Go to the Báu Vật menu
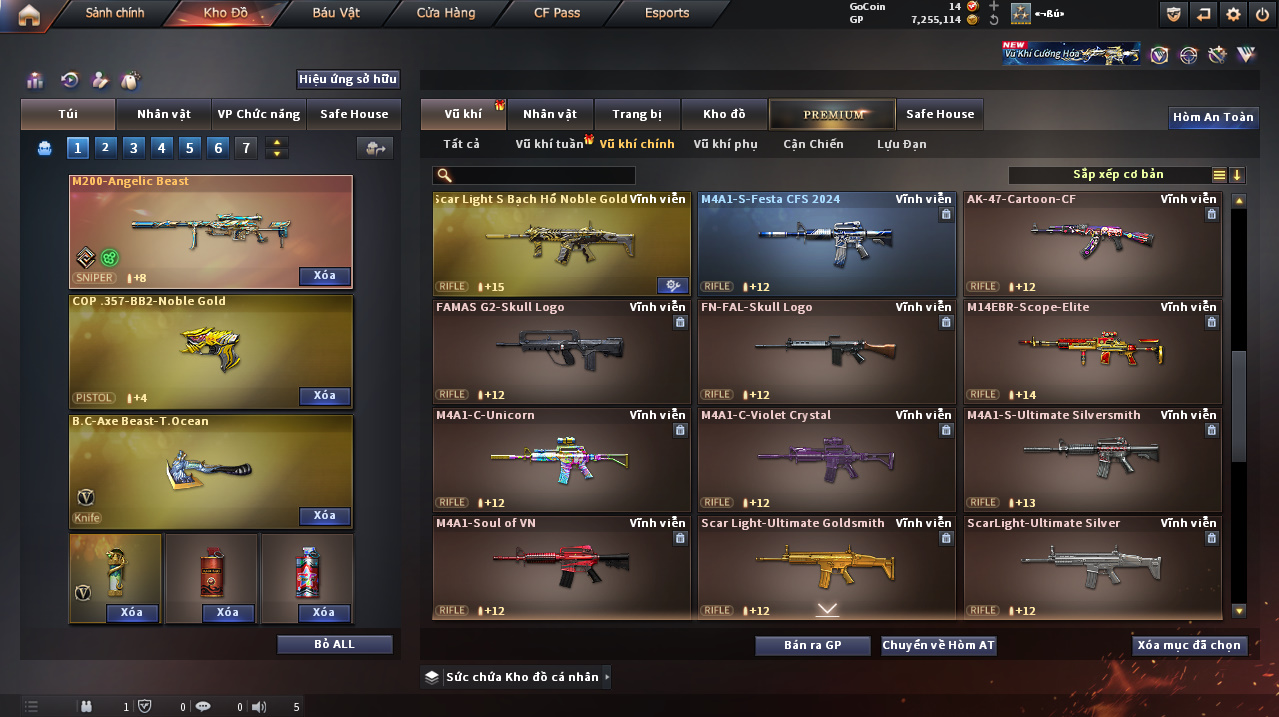 coord(336,13)
